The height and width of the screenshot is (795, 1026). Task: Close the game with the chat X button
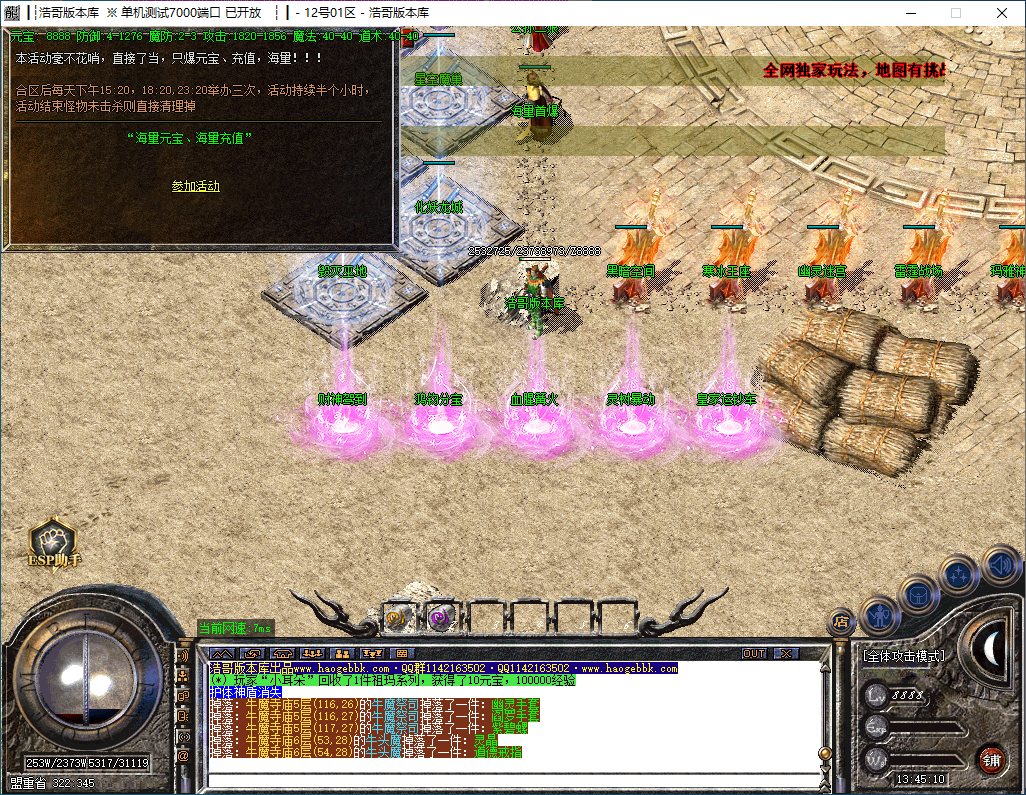click(x=787, y=654)
